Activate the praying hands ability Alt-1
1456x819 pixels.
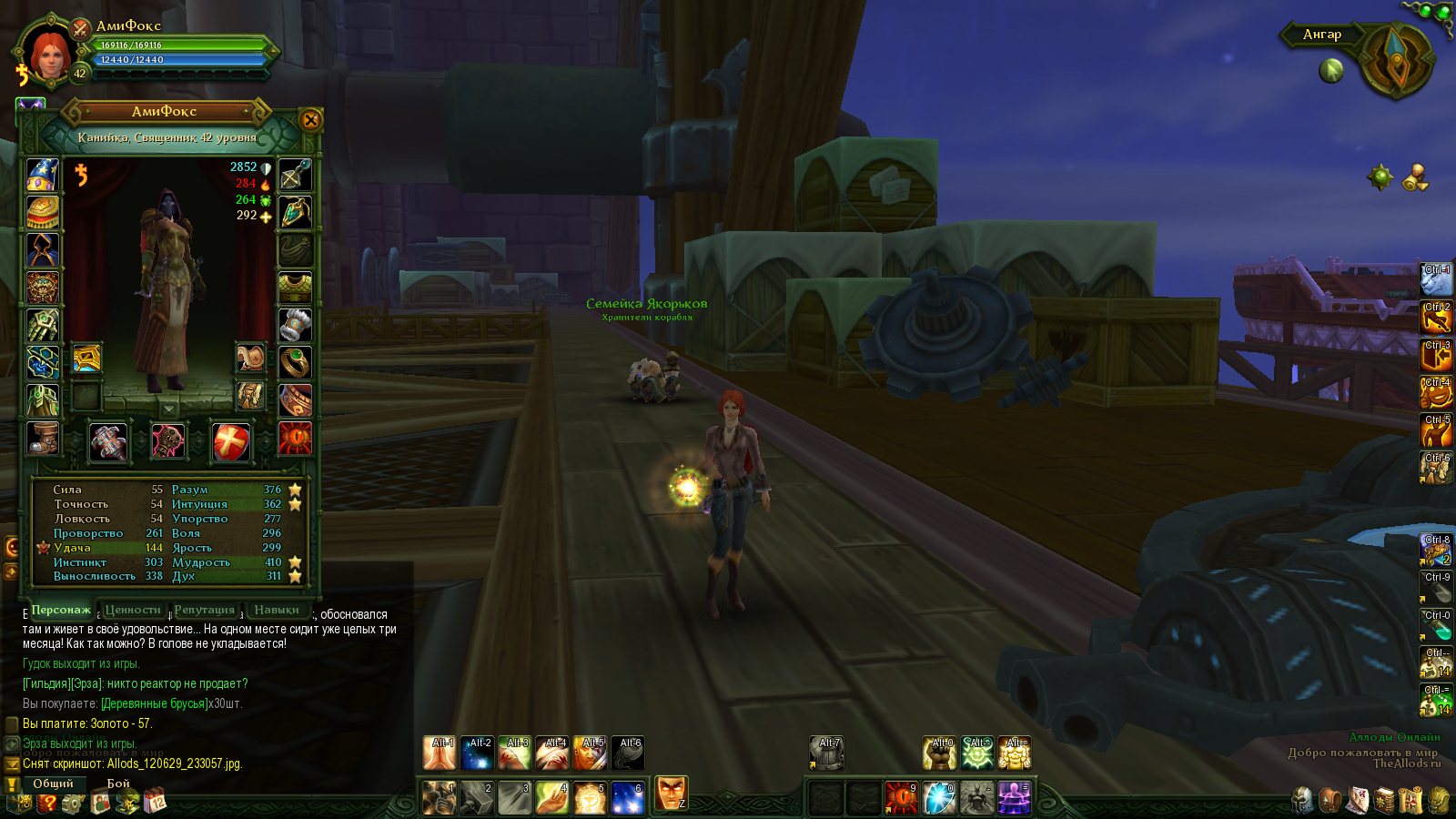tap(440, 753)
